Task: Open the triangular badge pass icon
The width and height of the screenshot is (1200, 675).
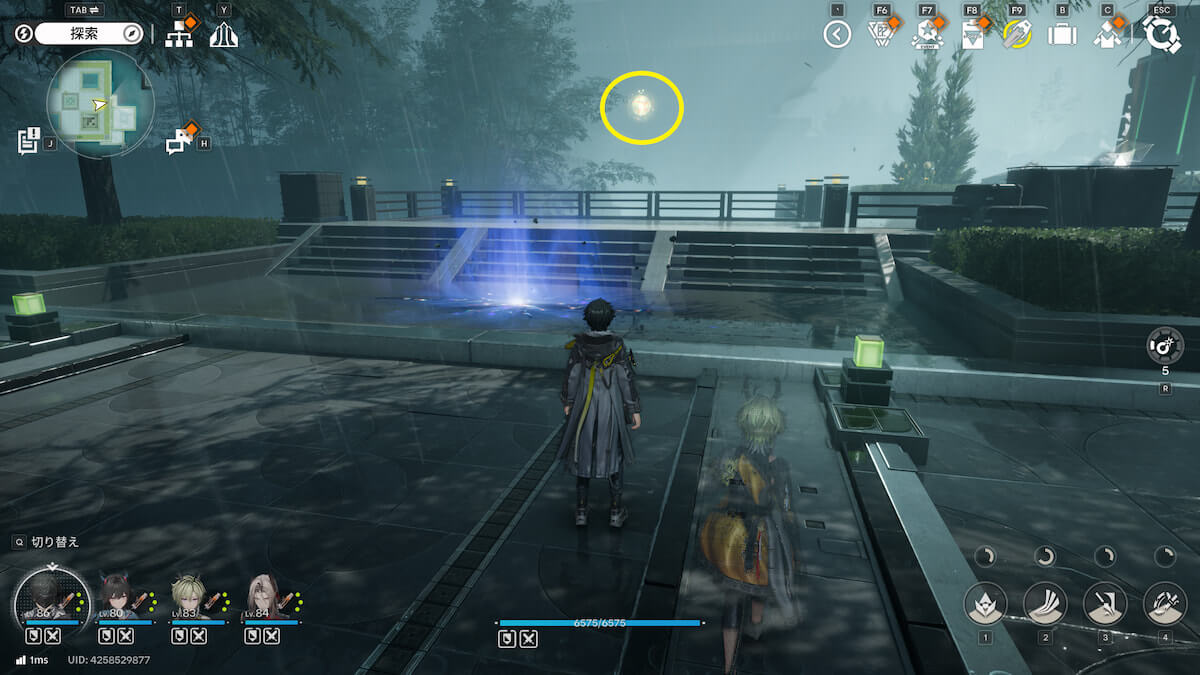Action: pyautogui.click(x=881, y=35)
